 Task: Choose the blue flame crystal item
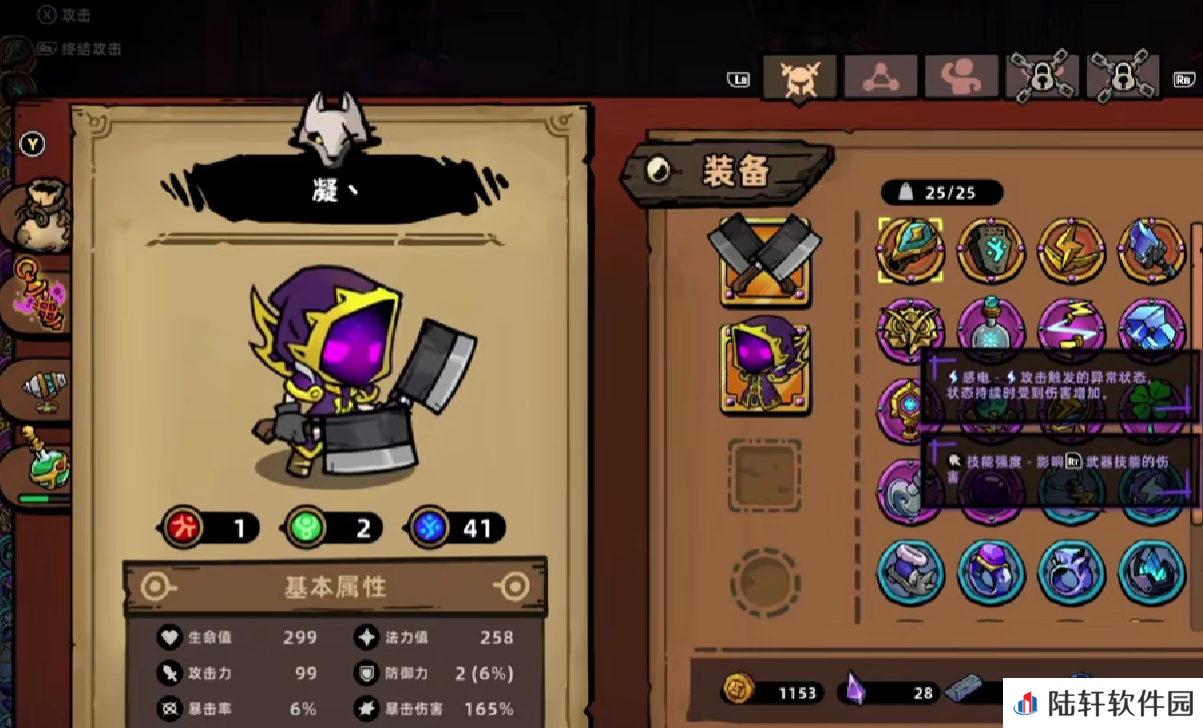click(1151, 572)
